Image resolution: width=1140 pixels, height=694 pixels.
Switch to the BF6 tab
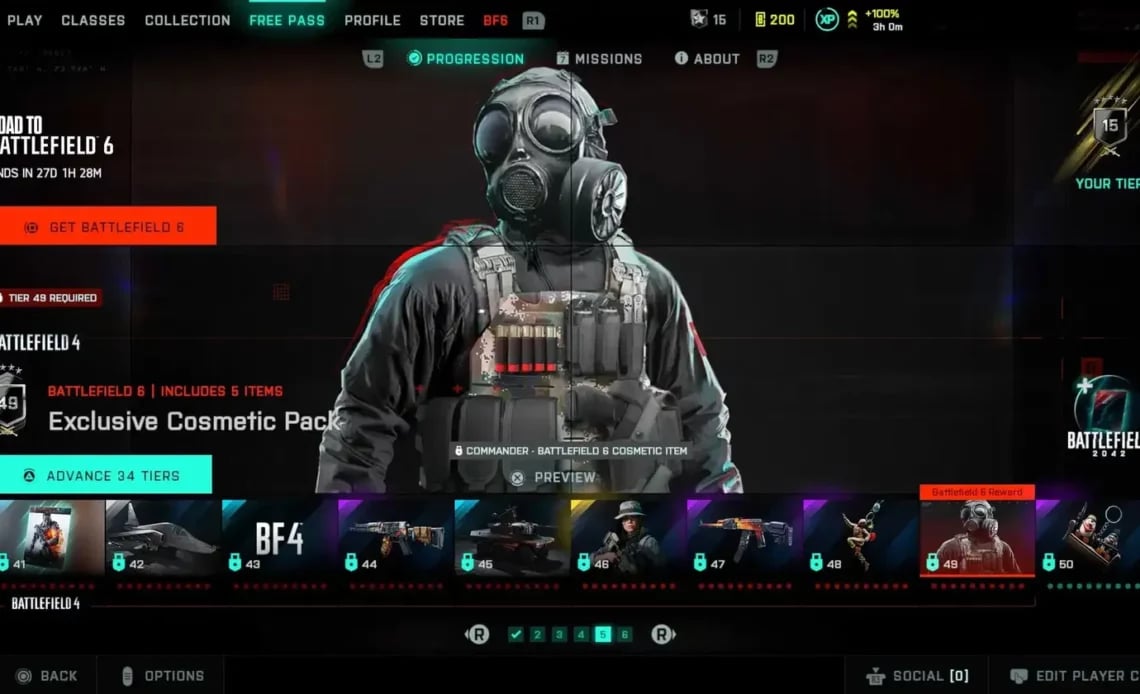496,20
